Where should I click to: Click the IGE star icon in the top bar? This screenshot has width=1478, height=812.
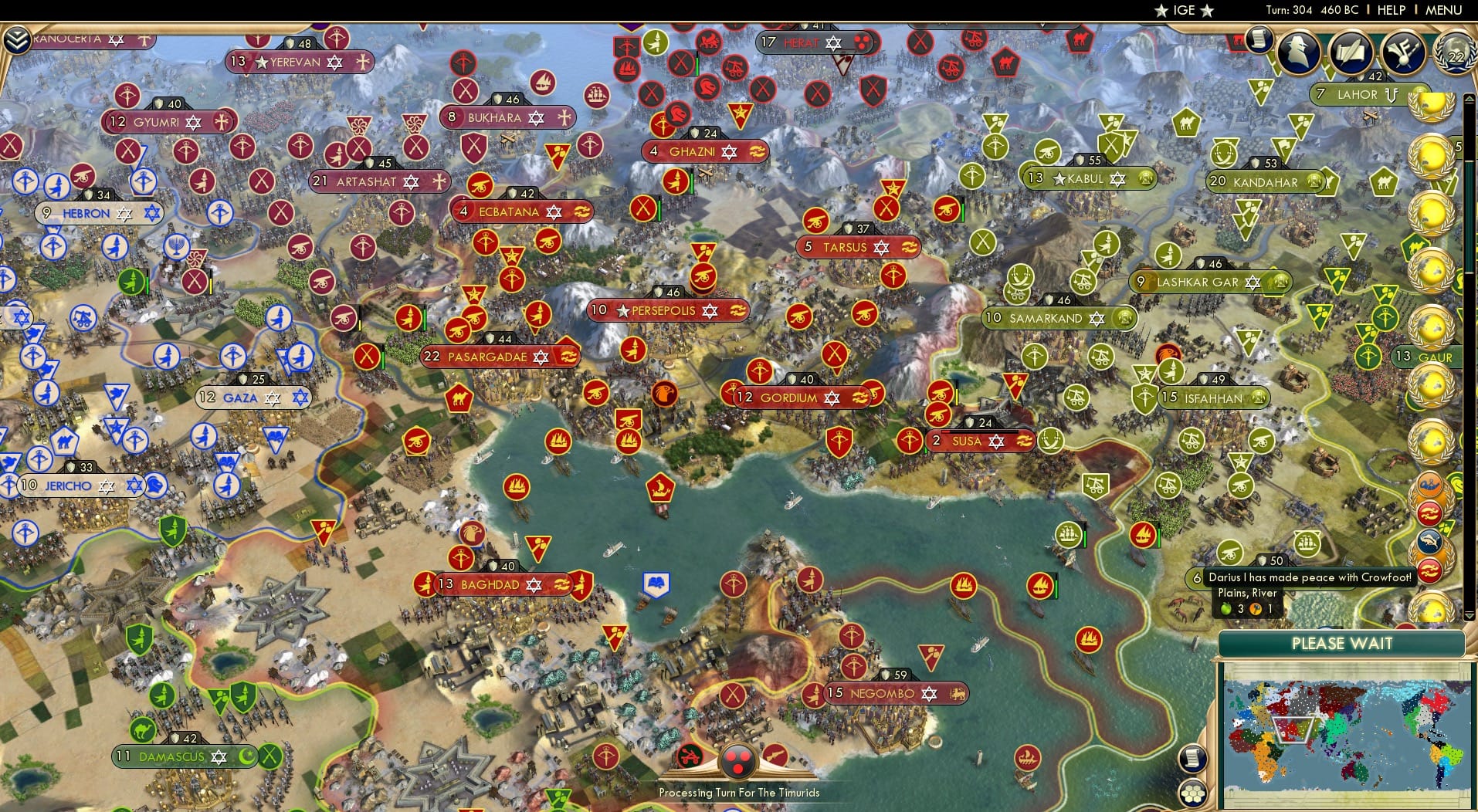pos(1162,10)
